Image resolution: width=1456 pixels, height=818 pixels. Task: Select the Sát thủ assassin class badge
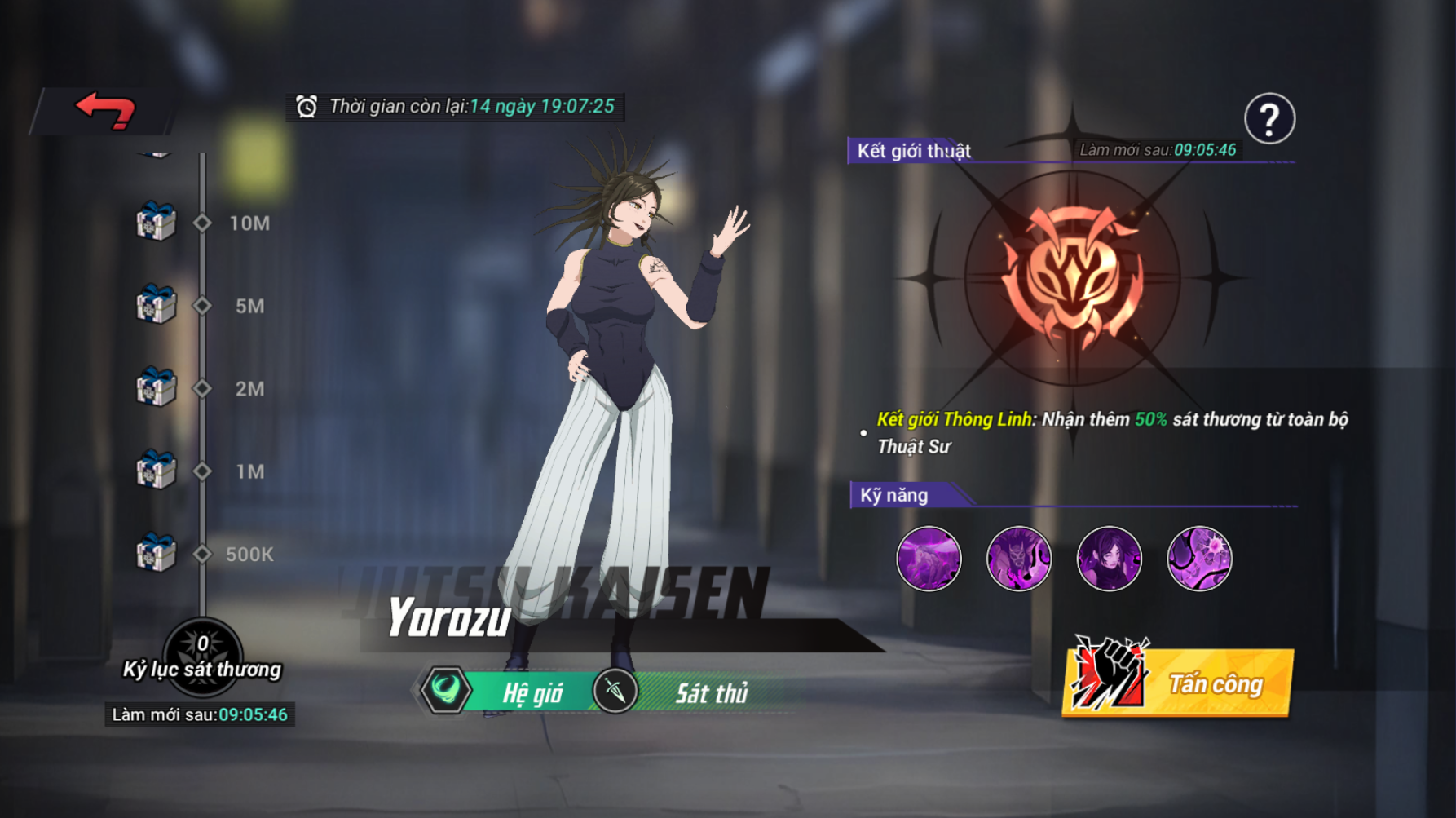coord(615,691)
